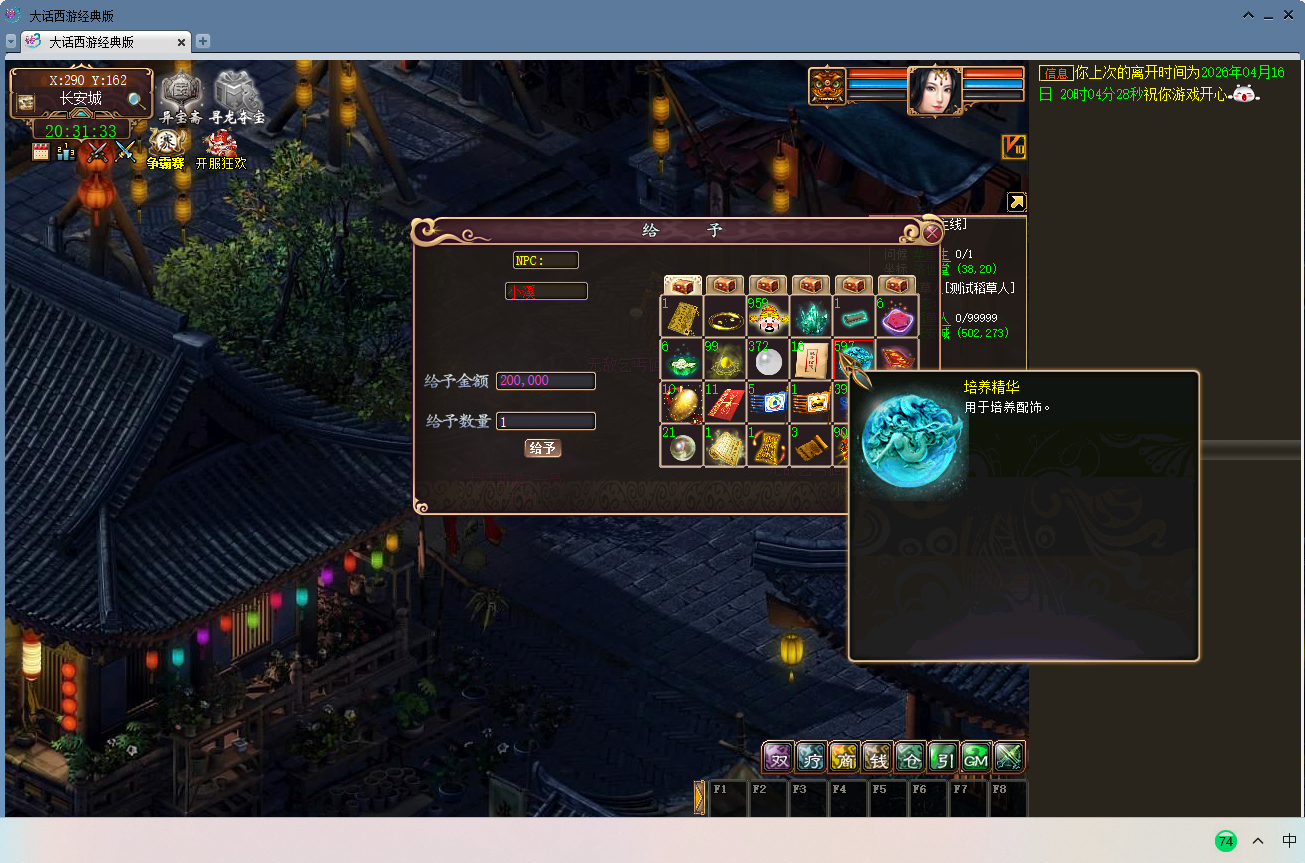The height and width of the screenshot is (863, 1305).
Task: Click the 给予 confirm button
Action: click(x=543, y=448)
